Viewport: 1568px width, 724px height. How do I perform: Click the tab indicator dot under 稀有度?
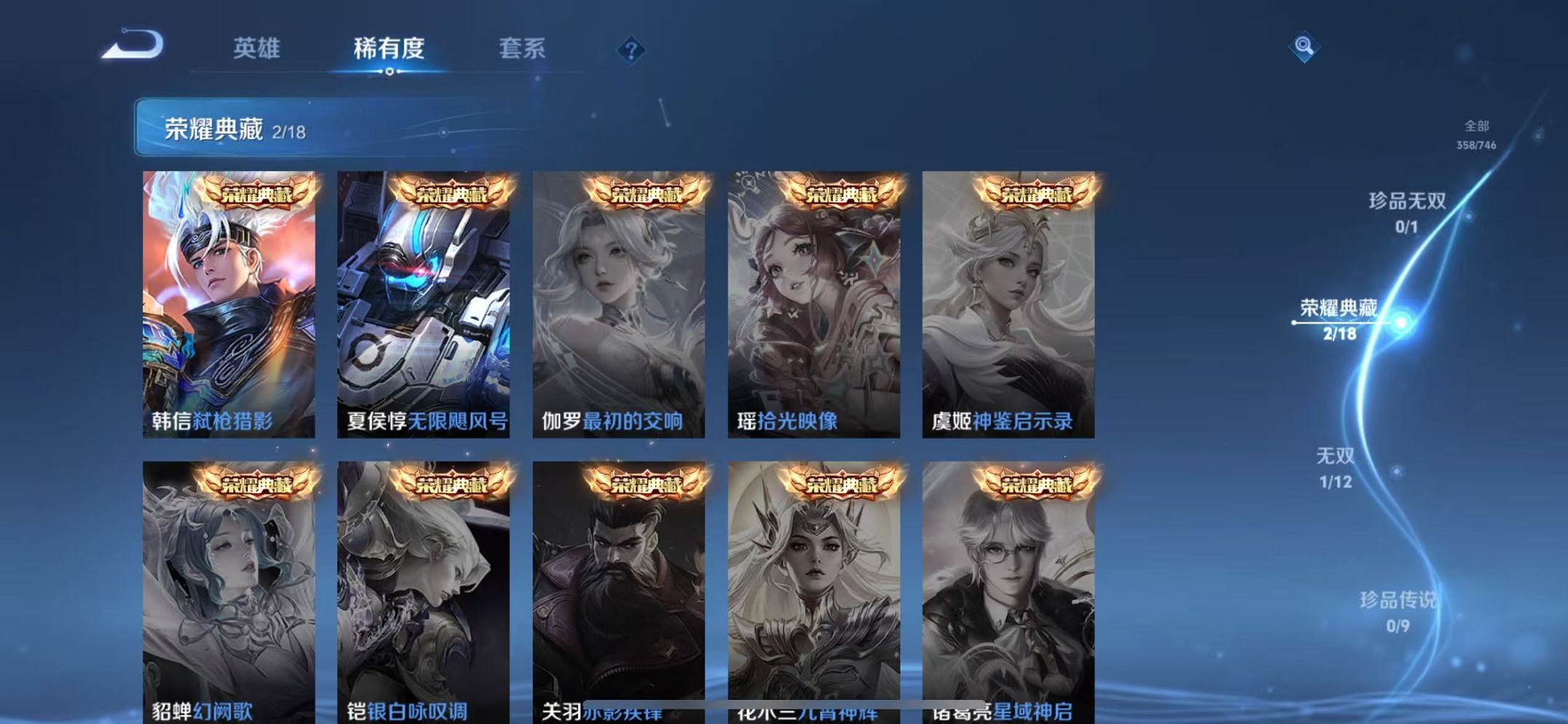[389, 71]
